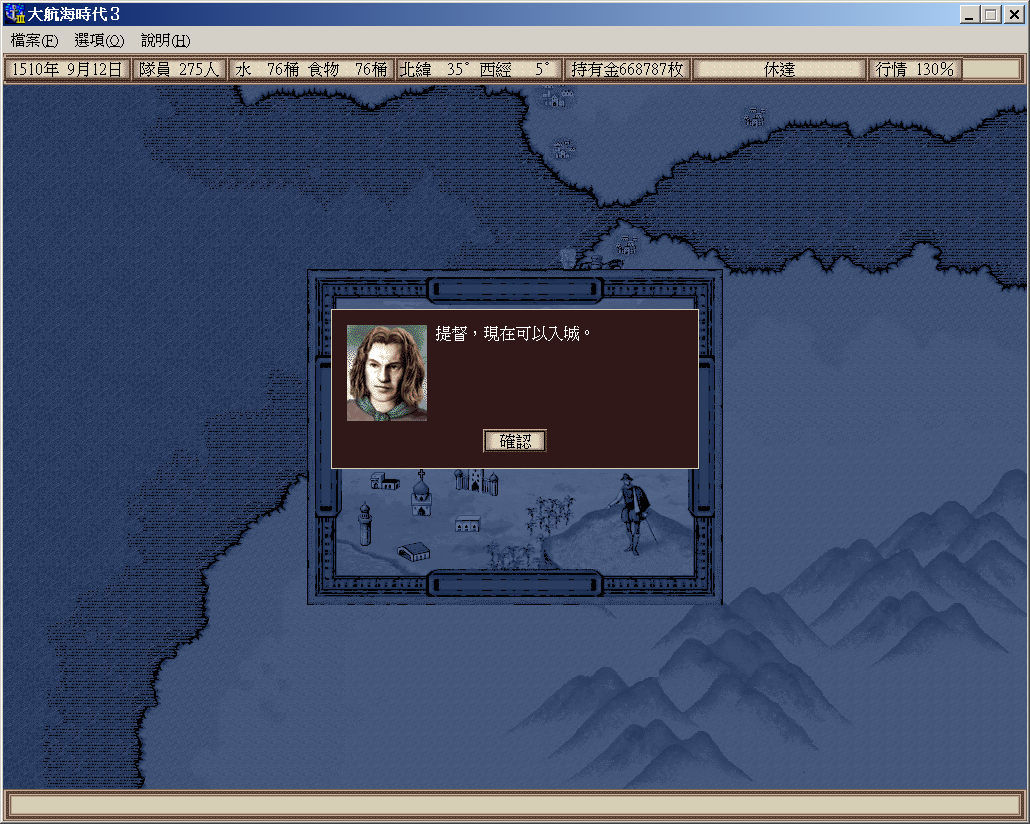Image resolution: width=1030 pixels, height=824 pixels.
Task: Confirm the dialog with the 確認 button
Action: [515, 441]
